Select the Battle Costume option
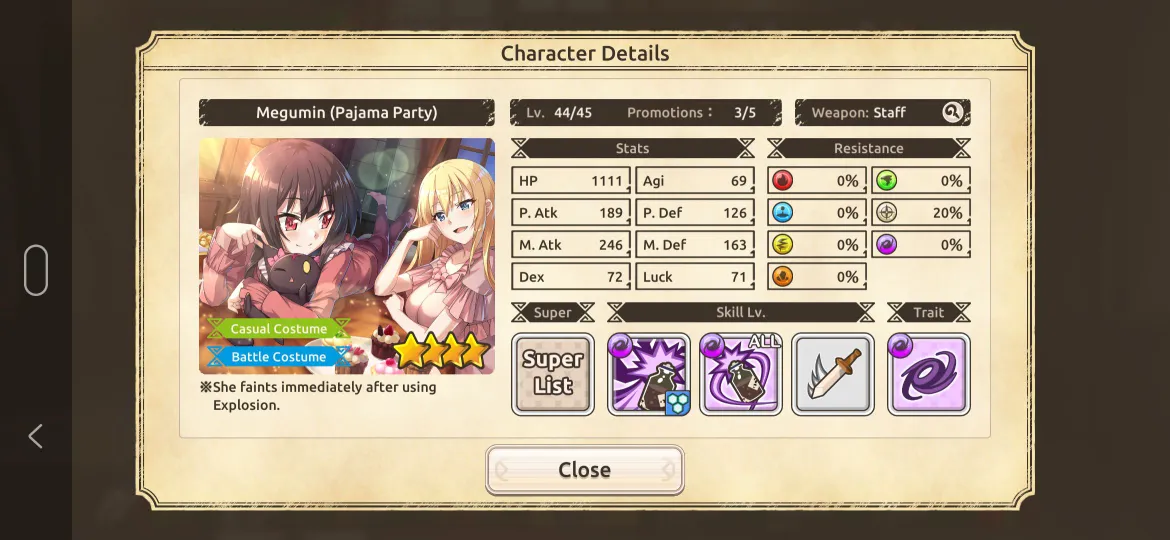 (278, 357)
